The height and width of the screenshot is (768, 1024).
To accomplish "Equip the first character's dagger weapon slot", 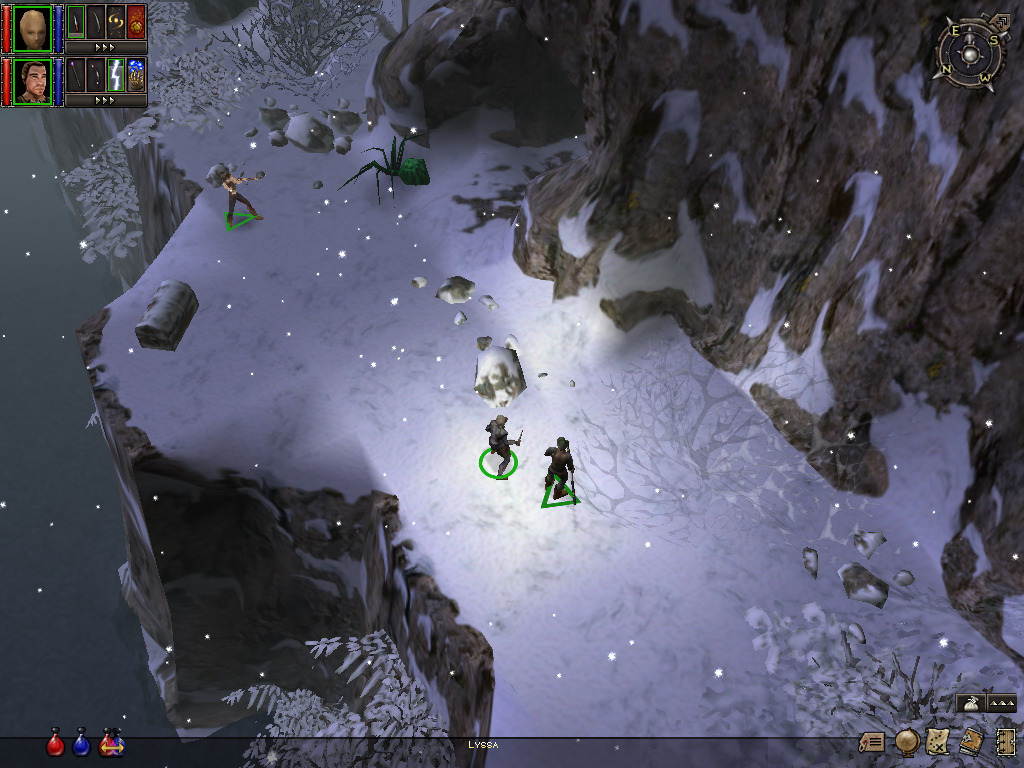I will pos(76,21).
